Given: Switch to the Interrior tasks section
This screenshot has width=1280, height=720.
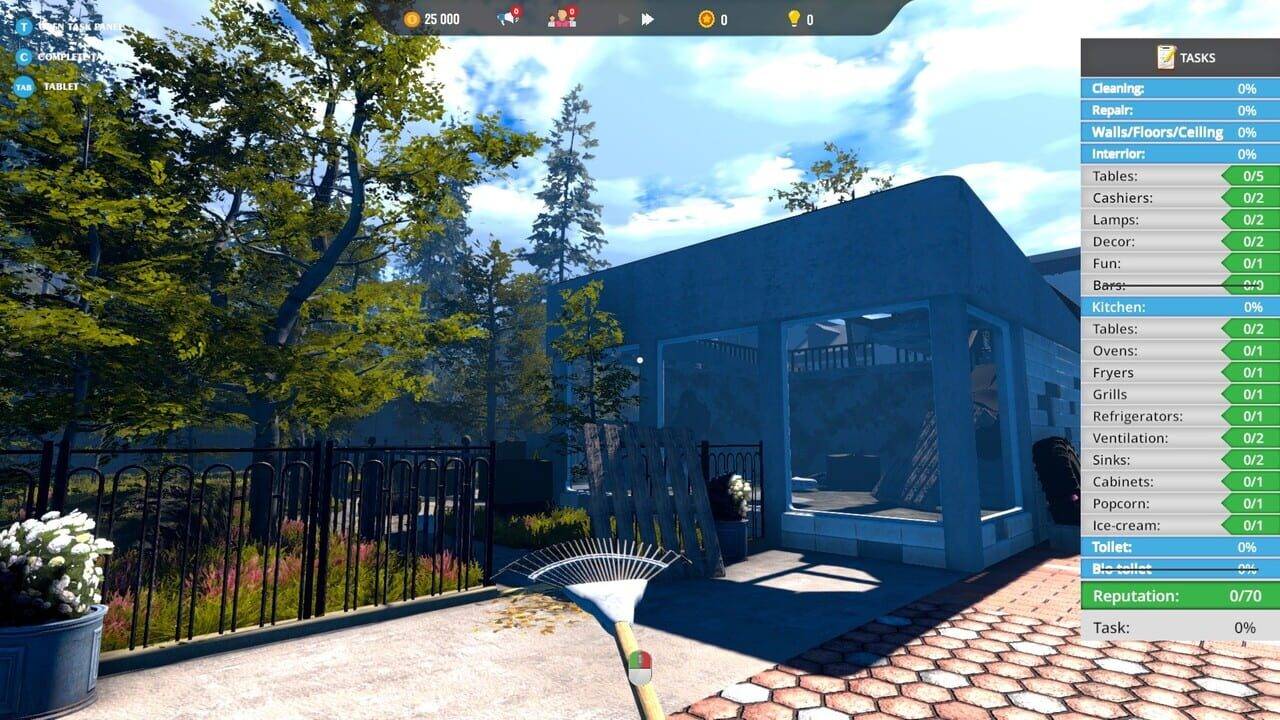Looking at the screenshot, I should click(1178, 154).
